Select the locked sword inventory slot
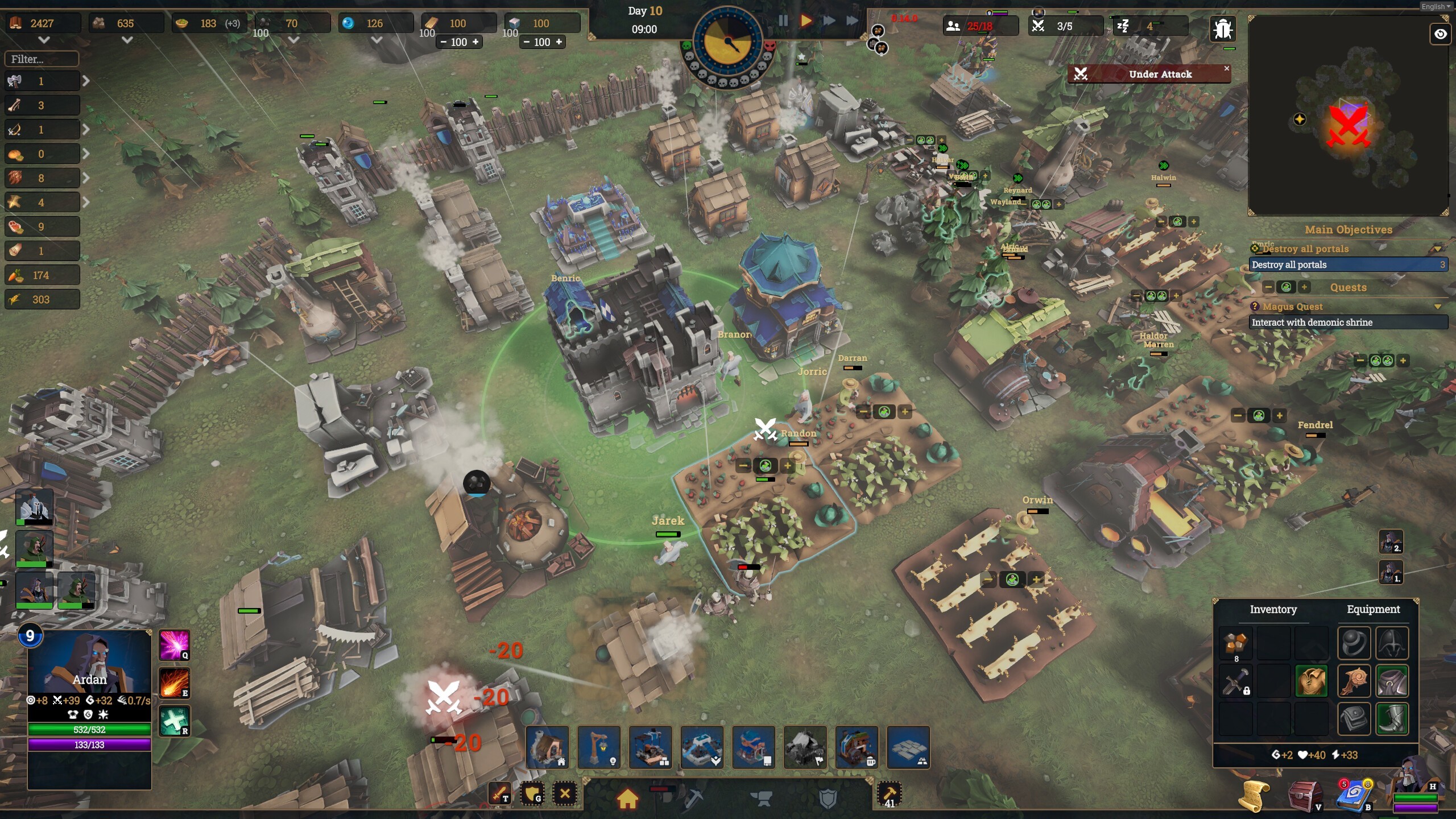Screen dimensions: 1456x819 pyautogui.click(x=1235, y=681)
